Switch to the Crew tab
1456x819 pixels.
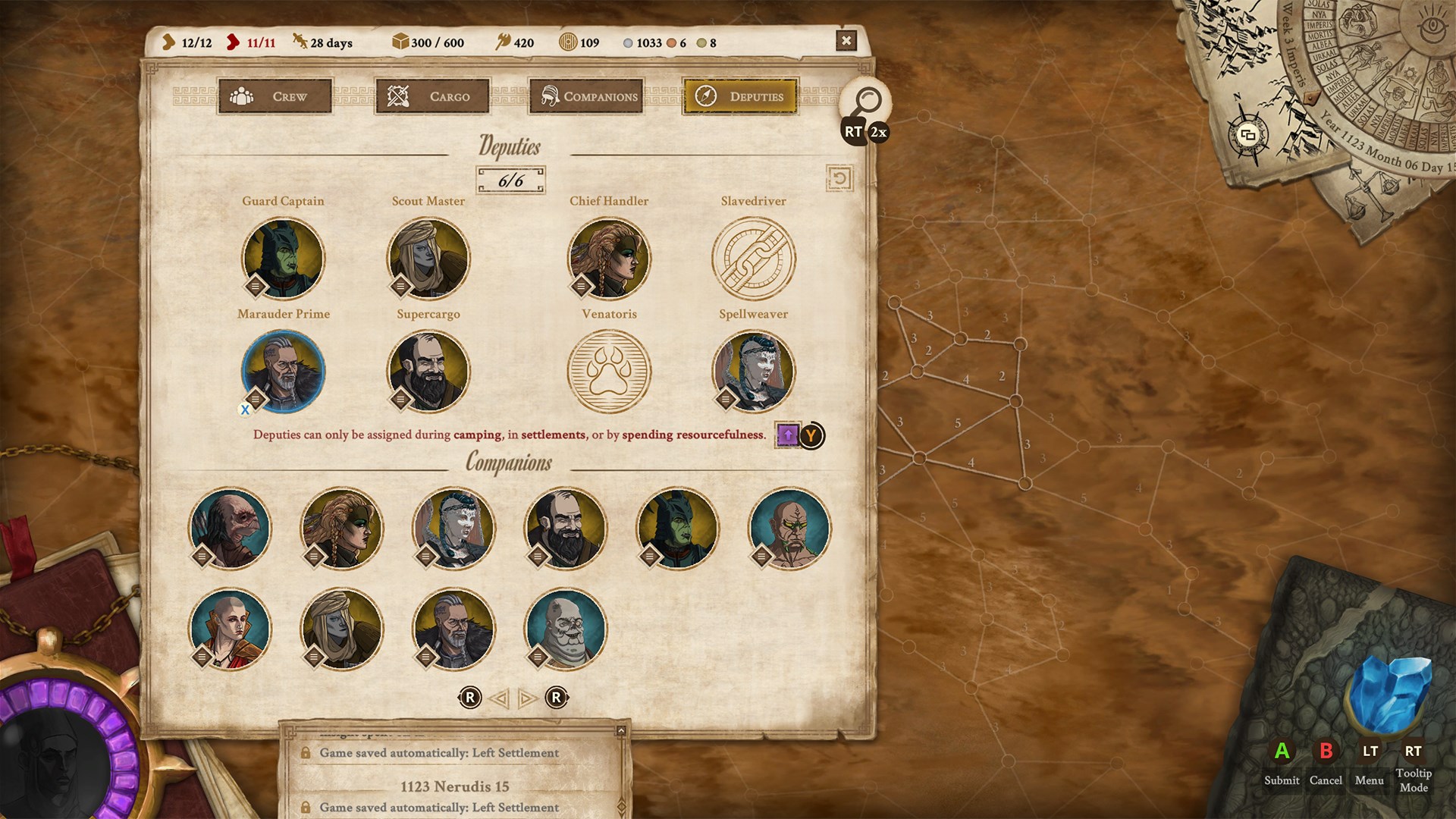275,96
